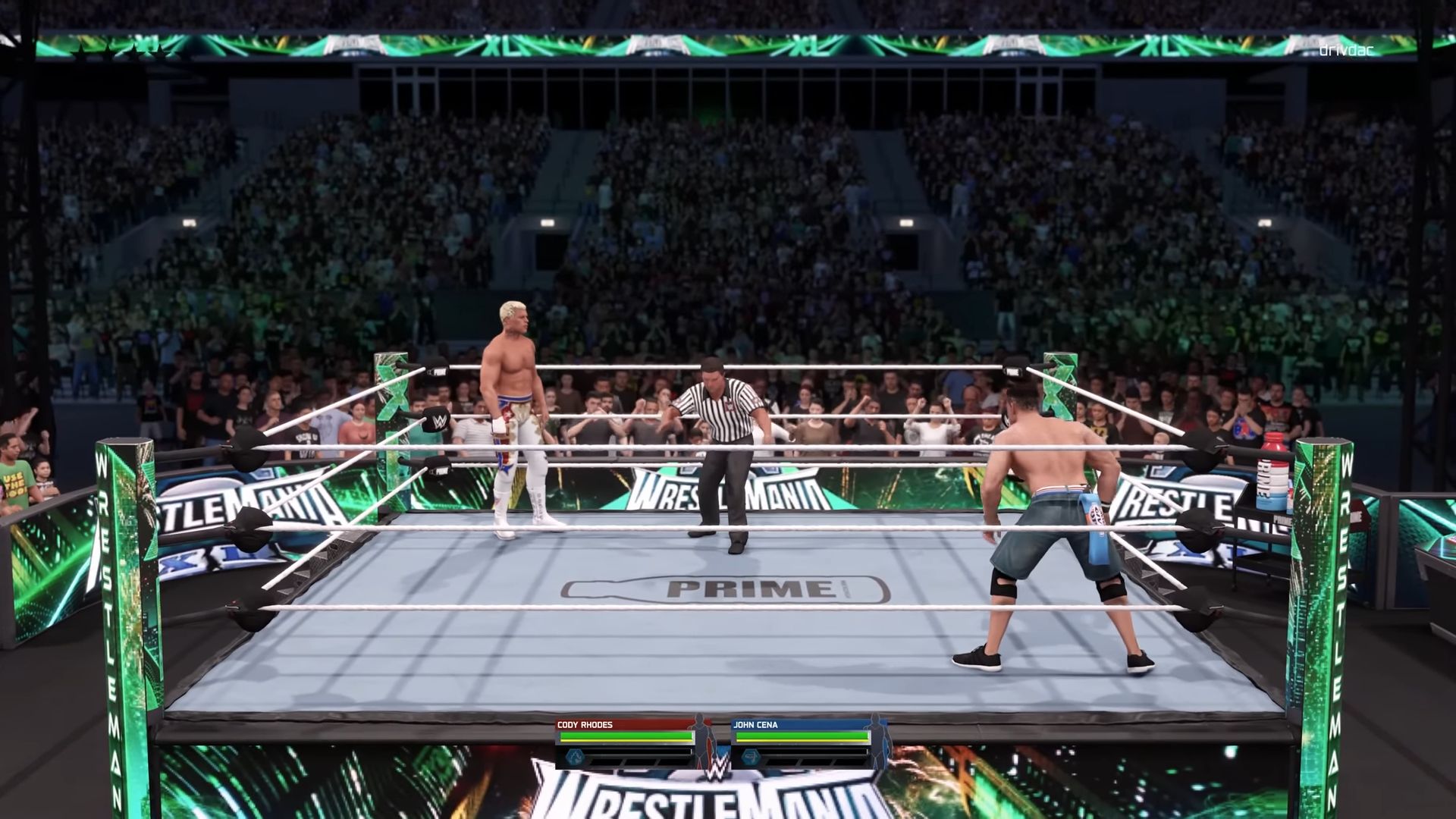Select Cody Rhodes' hexagonal payback ability icon
1456x819 pixels.
(575, 757)
